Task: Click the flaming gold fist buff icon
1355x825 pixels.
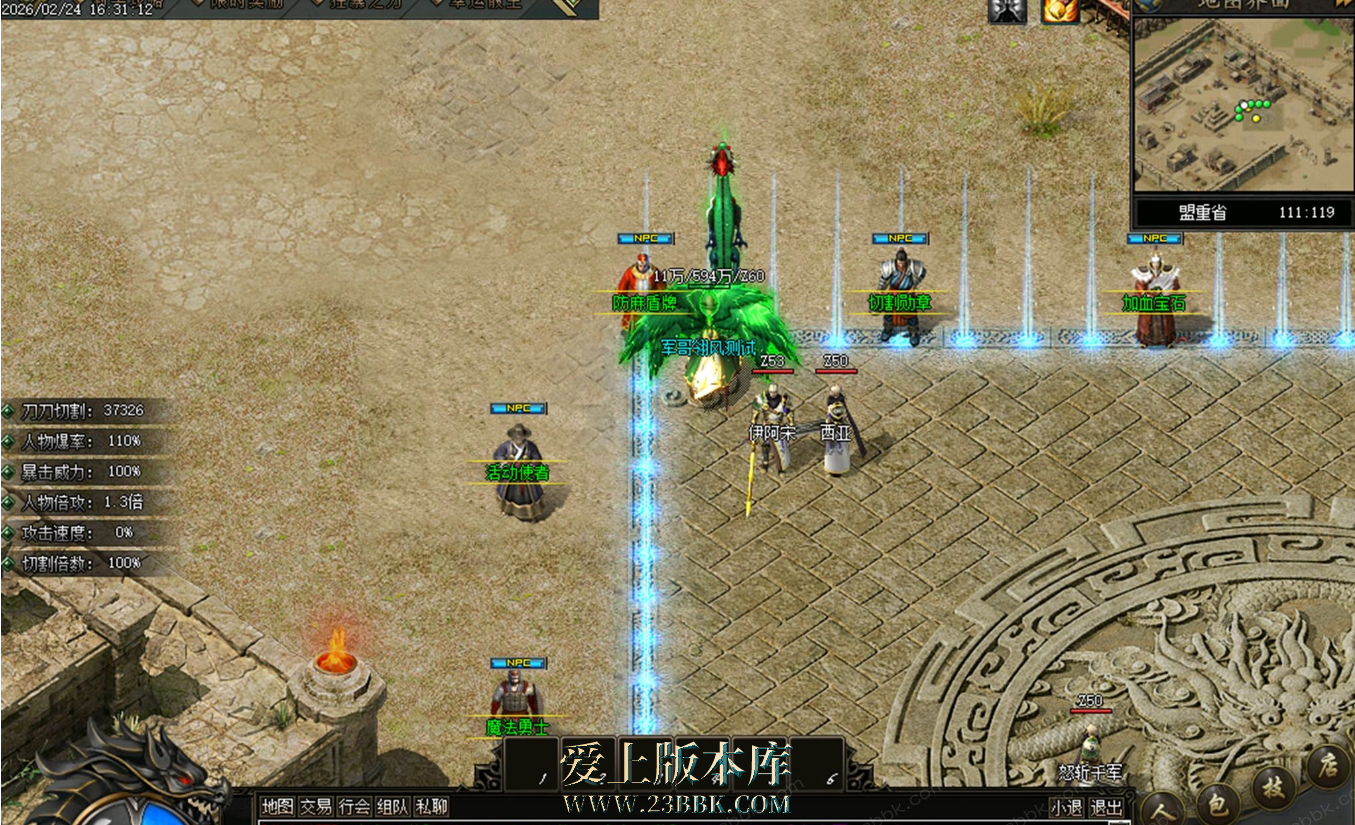Action: 1059,10
